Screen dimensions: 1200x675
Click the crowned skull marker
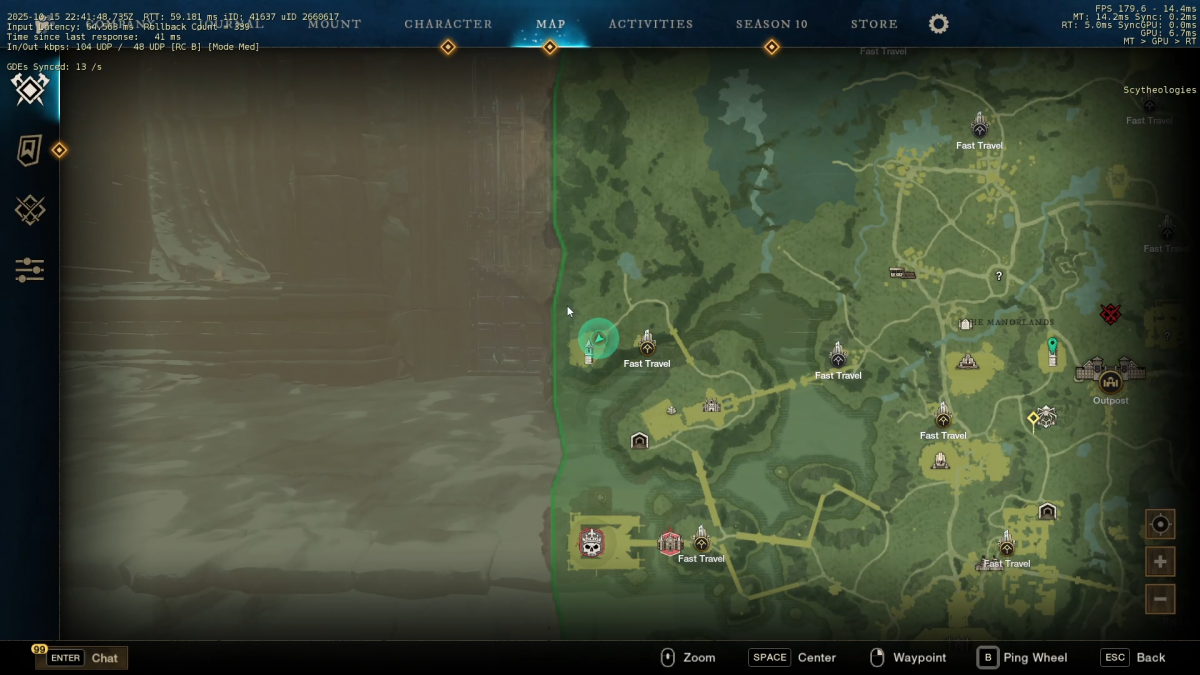click(592, 544)
